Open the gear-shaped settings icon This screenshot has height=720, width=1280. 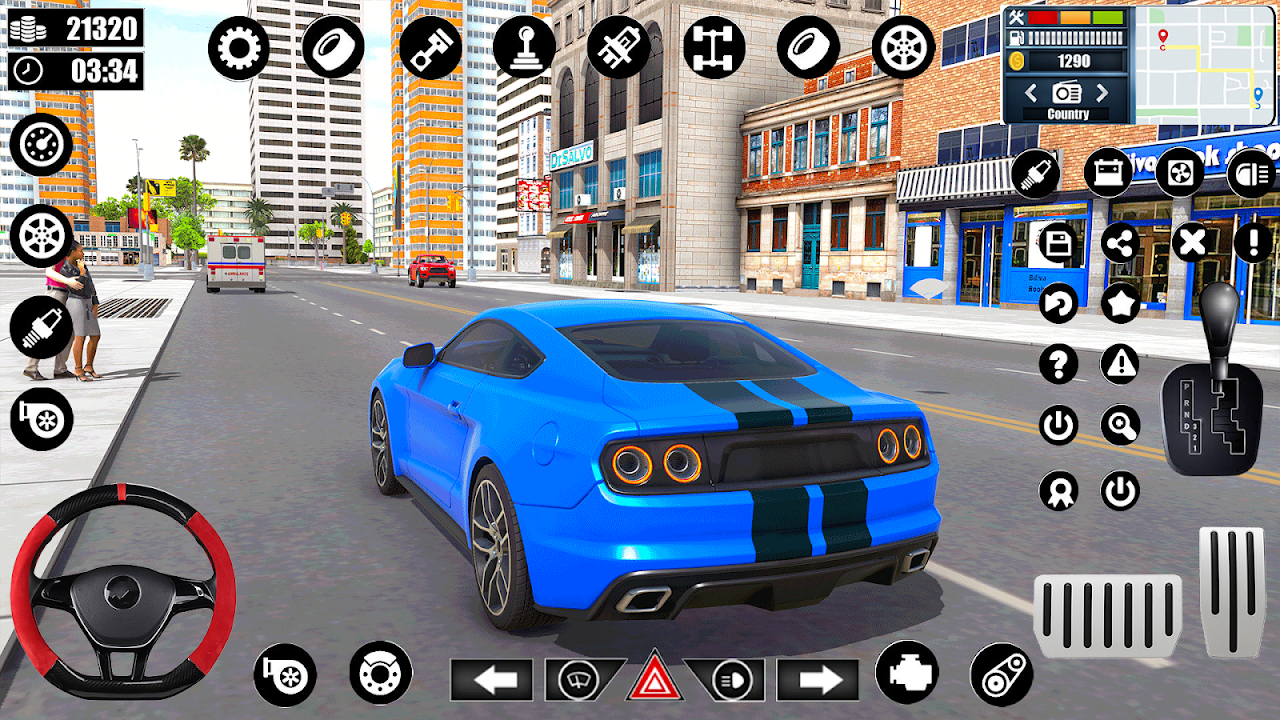(x=239, y=47)
